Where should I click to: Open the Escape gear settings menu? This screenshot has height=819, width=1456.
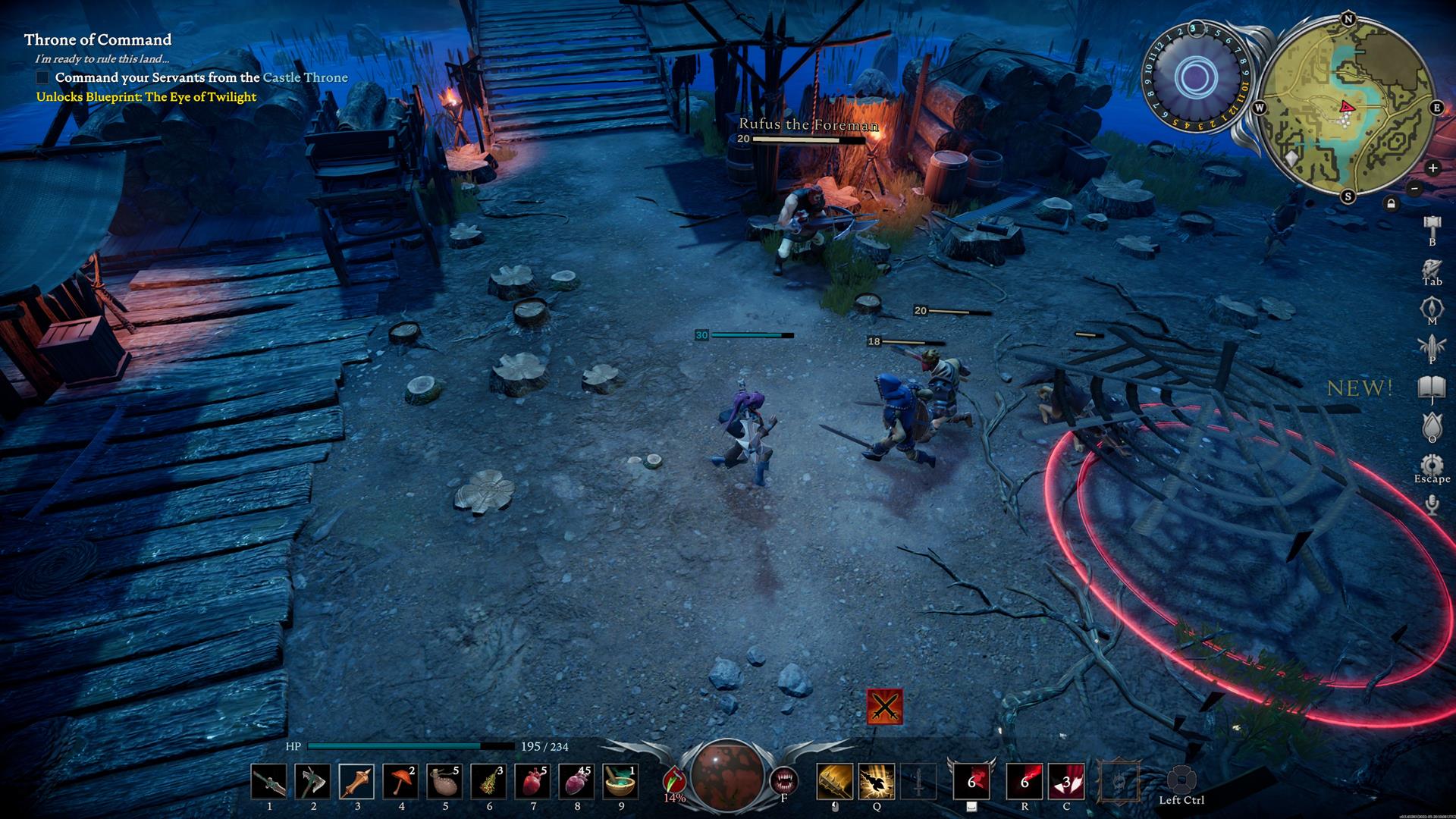click(x=1432, y=466)
